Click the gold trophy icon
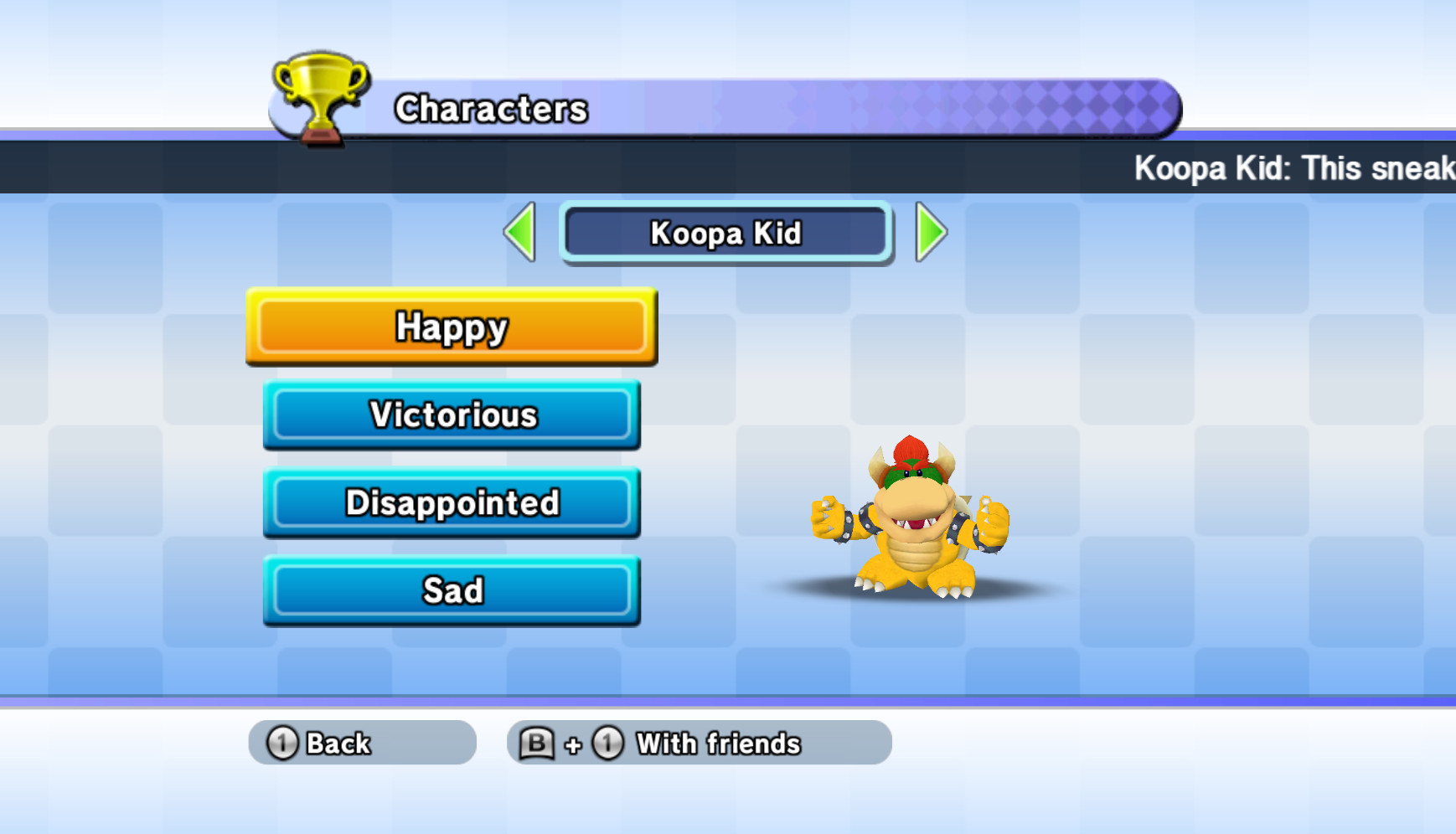Screen dimensions: 1456x834 (x=321, y=92)
